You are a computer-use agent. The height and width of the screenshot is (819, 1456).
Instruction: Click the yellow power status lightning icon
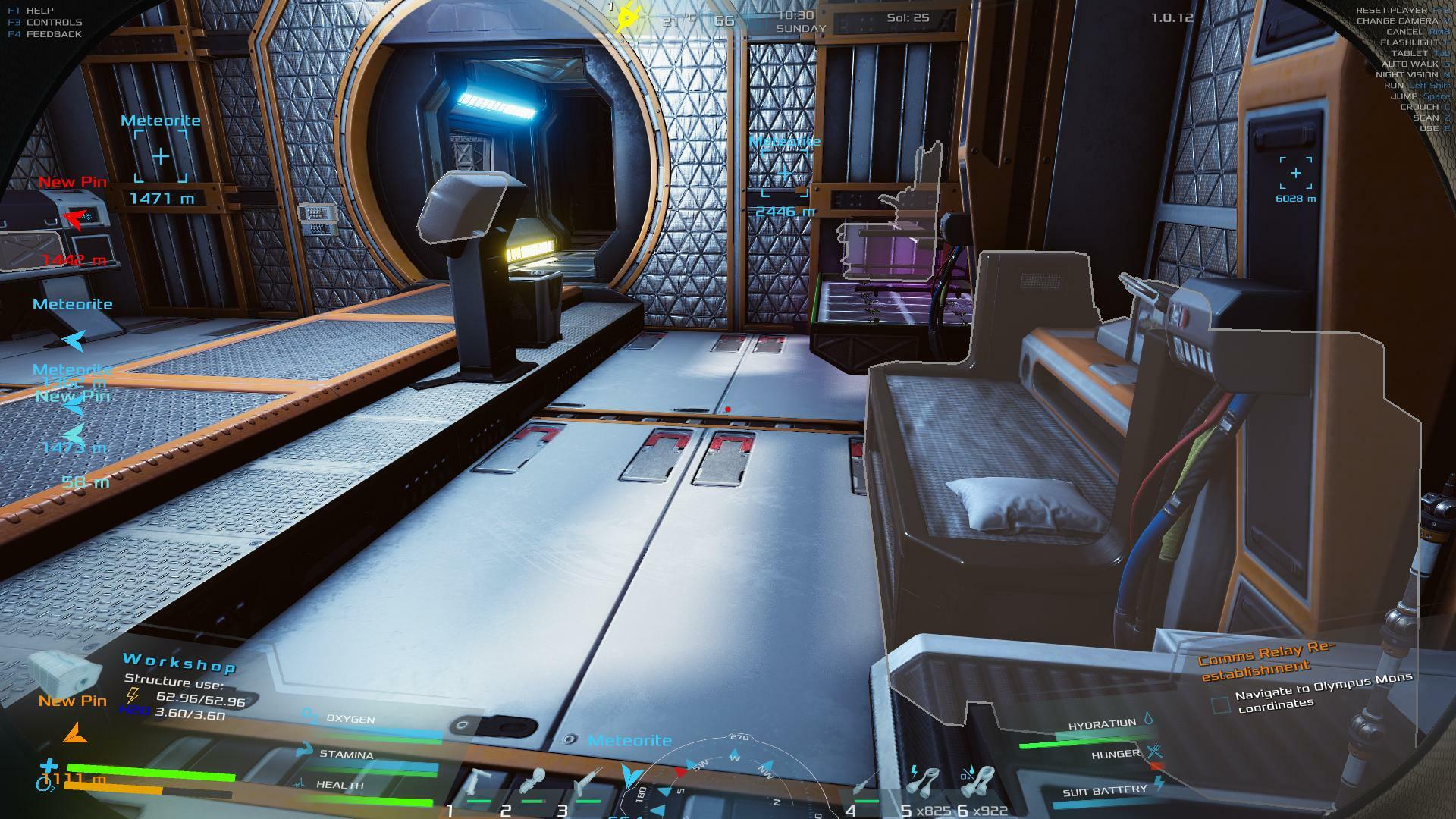[x=628, y=17]
